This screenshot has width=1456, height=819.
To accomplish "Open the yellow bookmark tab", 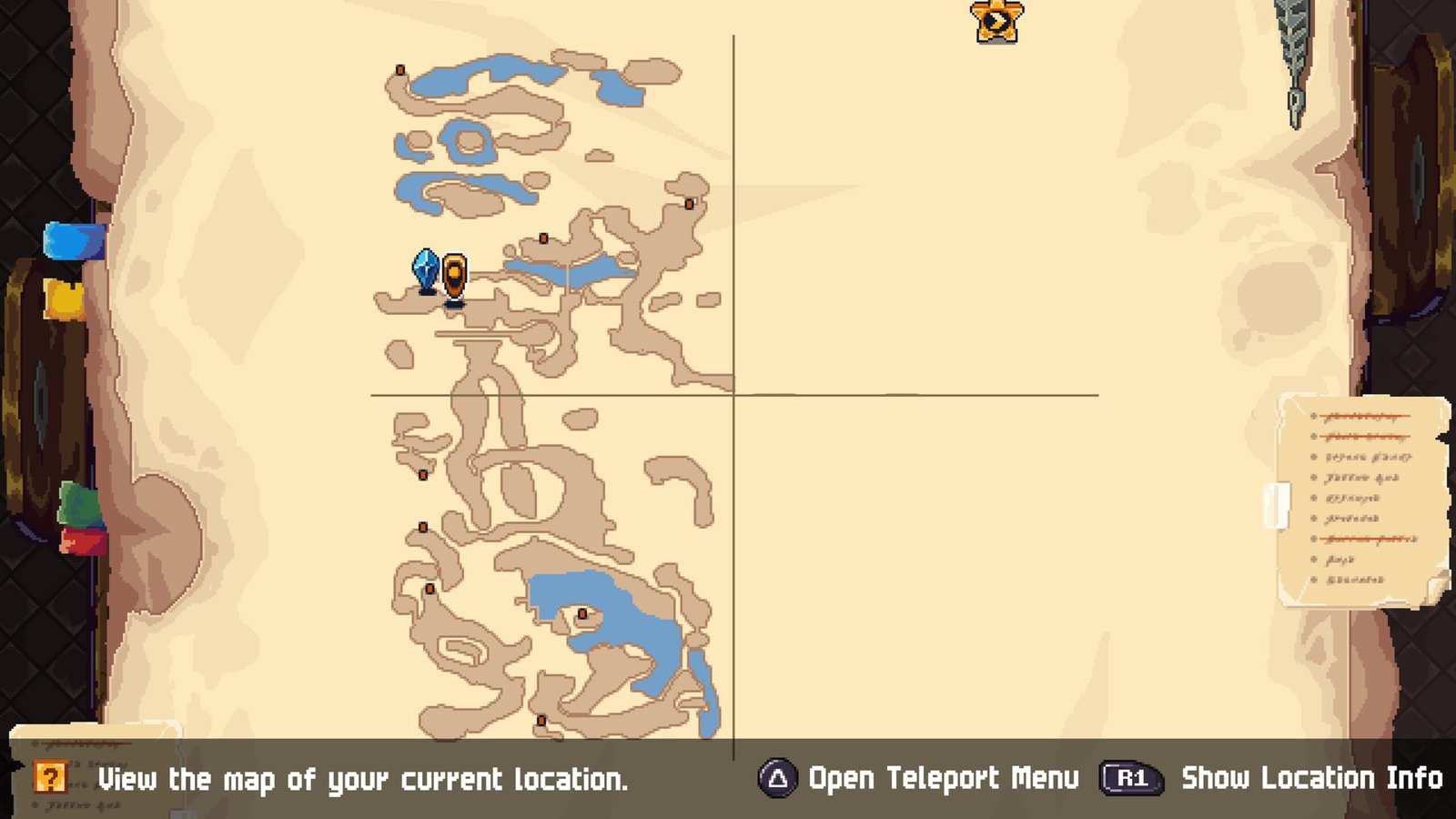I will pos(66,298).
